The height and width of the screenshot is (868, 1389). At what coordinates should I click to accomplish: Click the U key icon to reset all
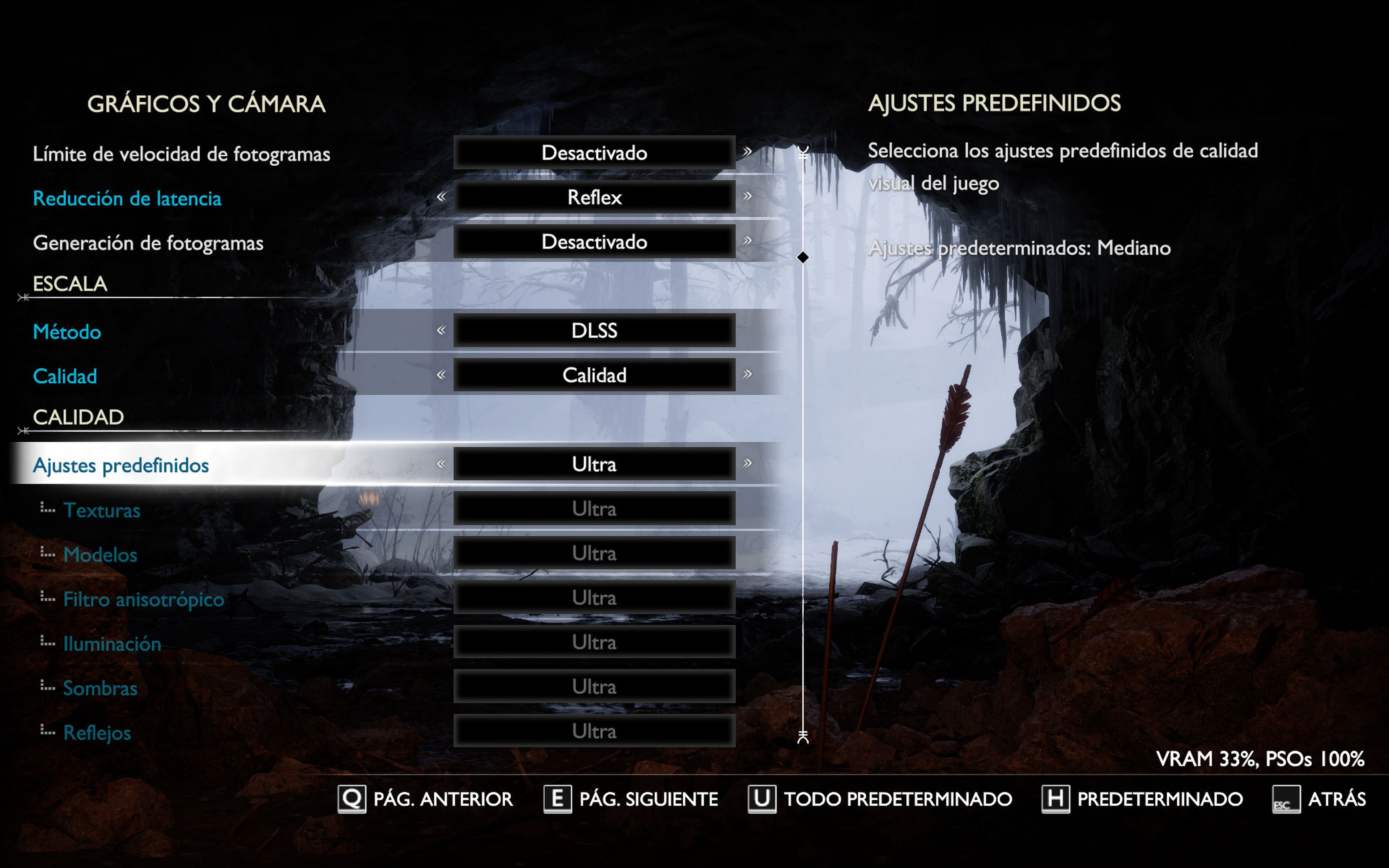(x=762, y=799)
